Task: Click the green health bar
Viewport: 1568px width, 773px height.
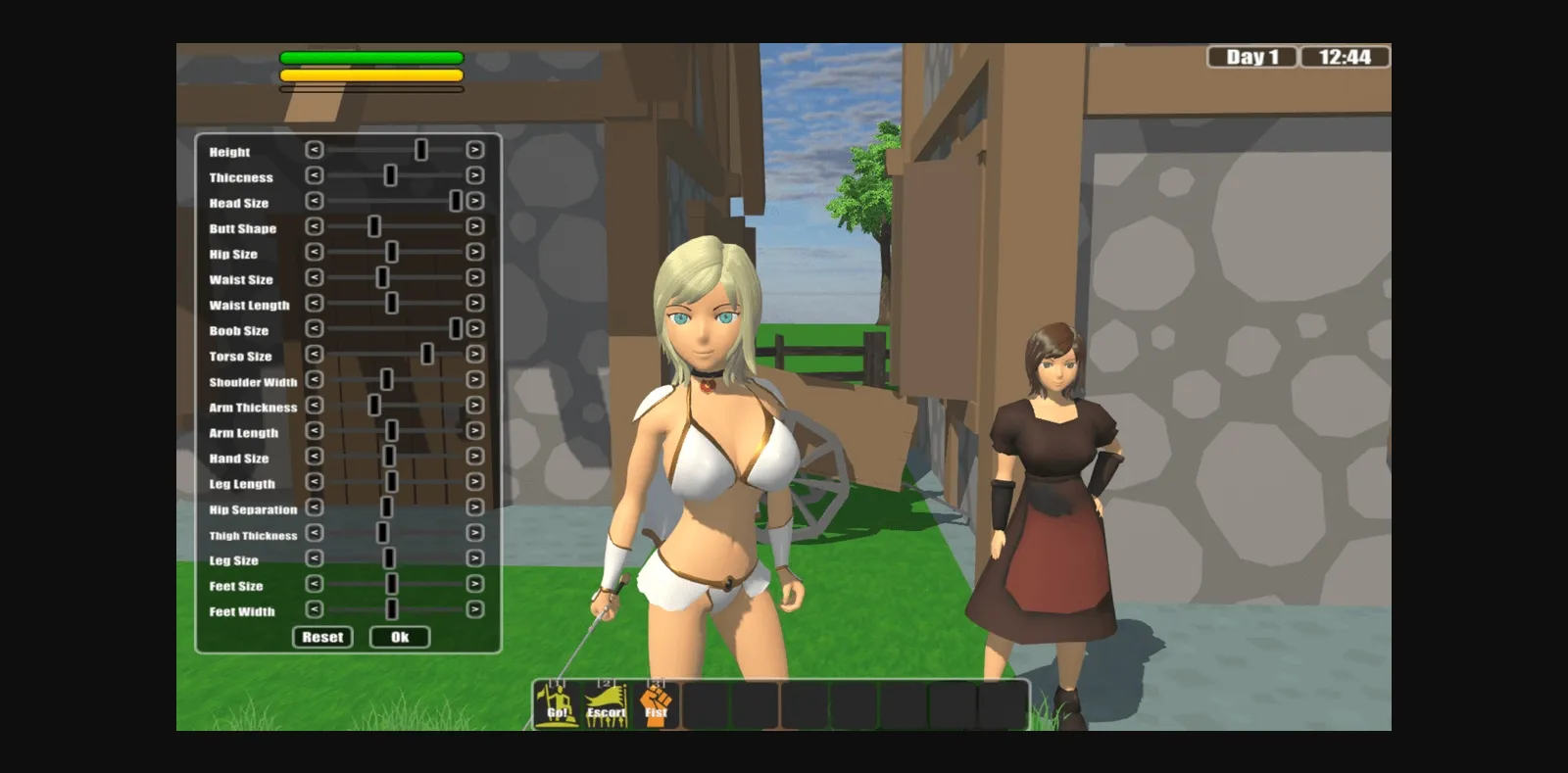Action: pyautogui.click(x=370, y=56)
